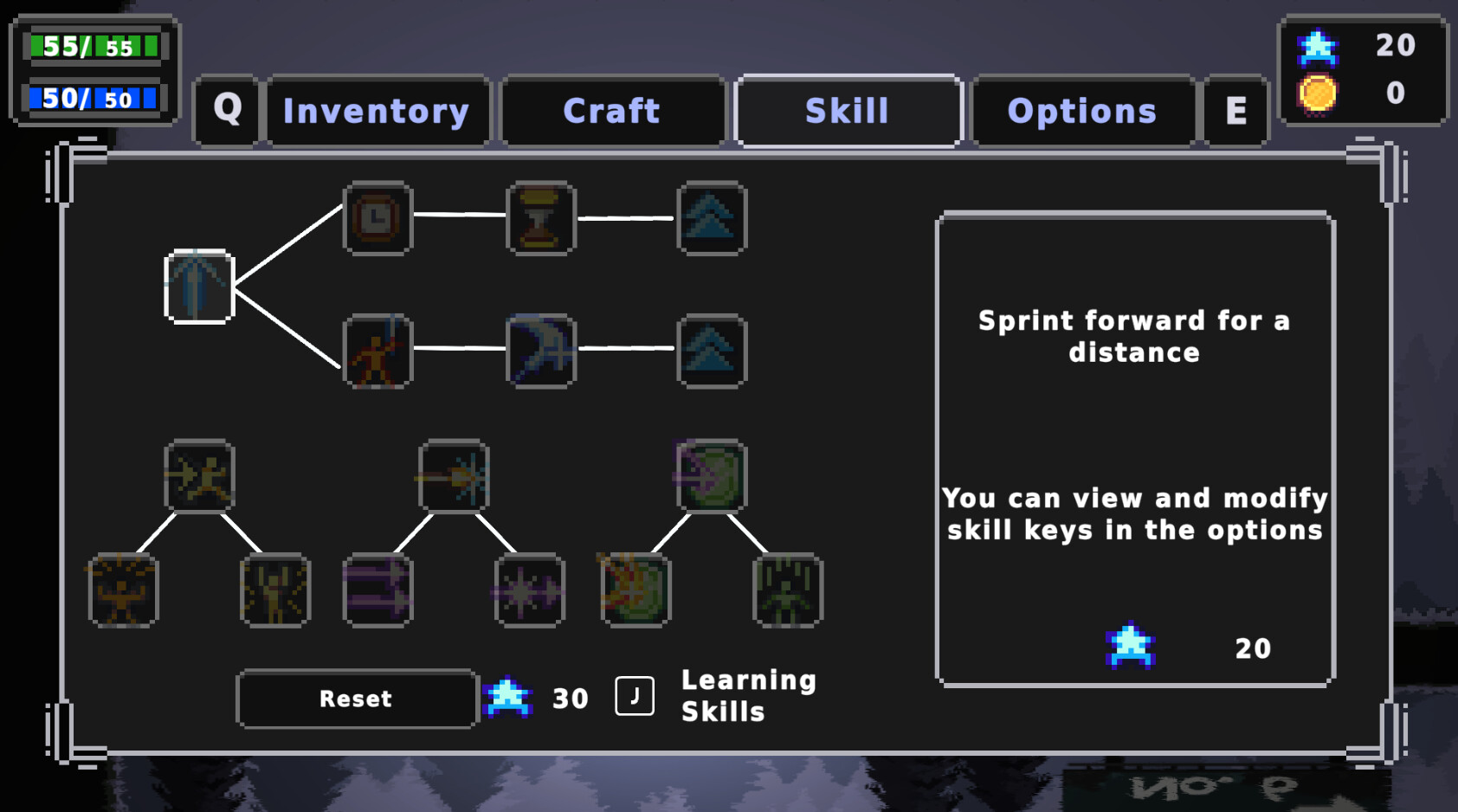Switch to the Options tab
Image resolution: width=1458 pixels, height=812 pixels.
click(x=1081, y=110)
